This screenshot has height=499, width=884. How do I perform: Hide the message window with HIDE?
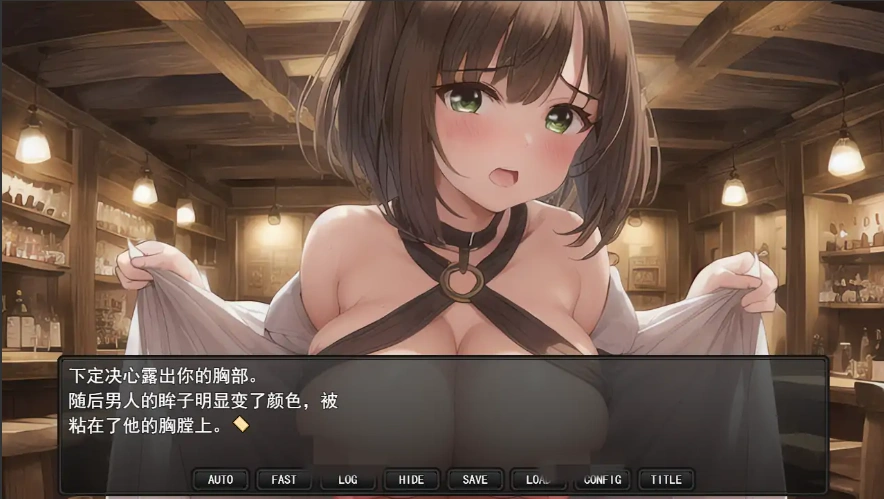pos(411,480)
